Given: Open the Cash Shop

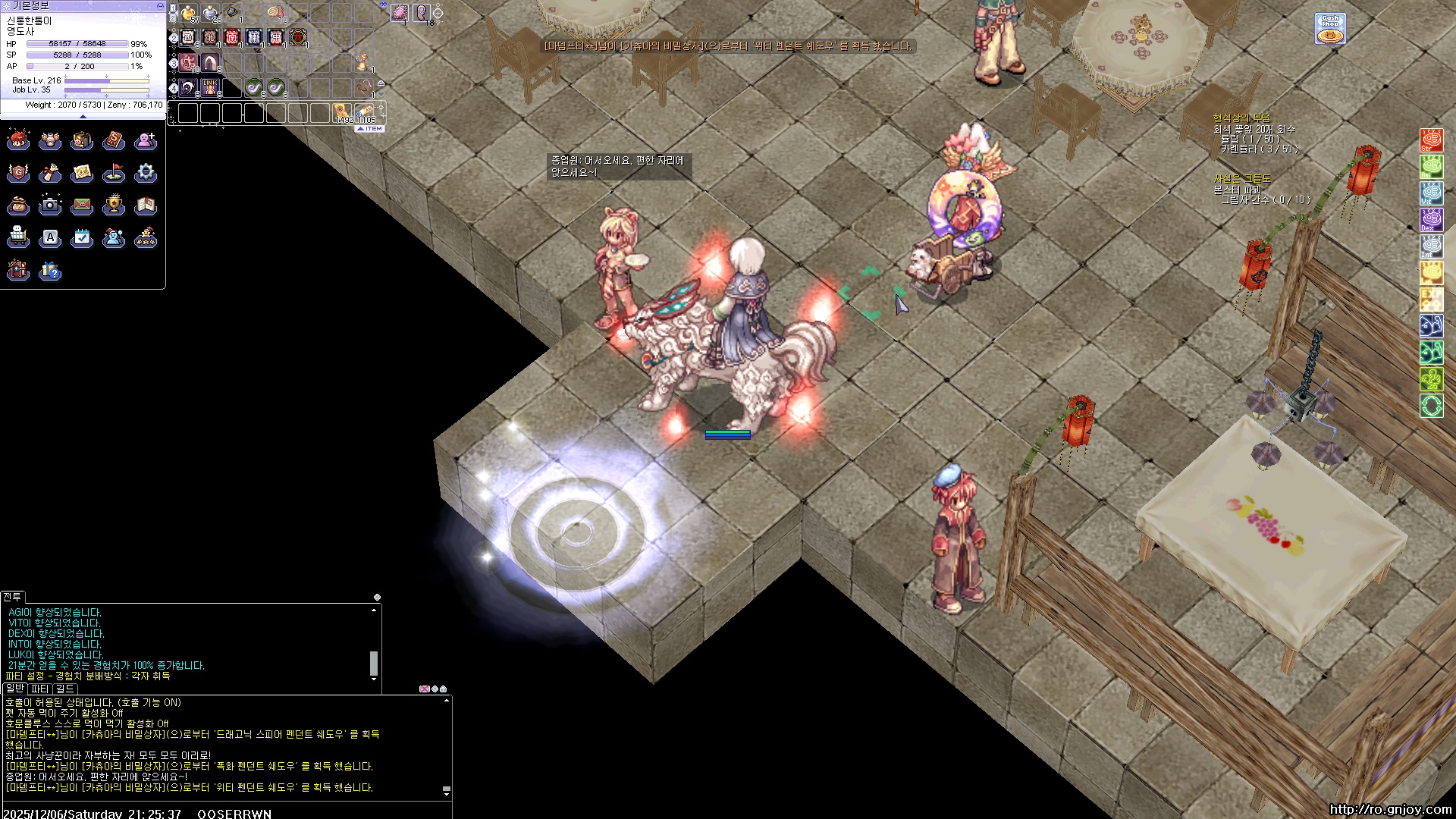Looking at the screenshot, I should tap(1330, 29).
